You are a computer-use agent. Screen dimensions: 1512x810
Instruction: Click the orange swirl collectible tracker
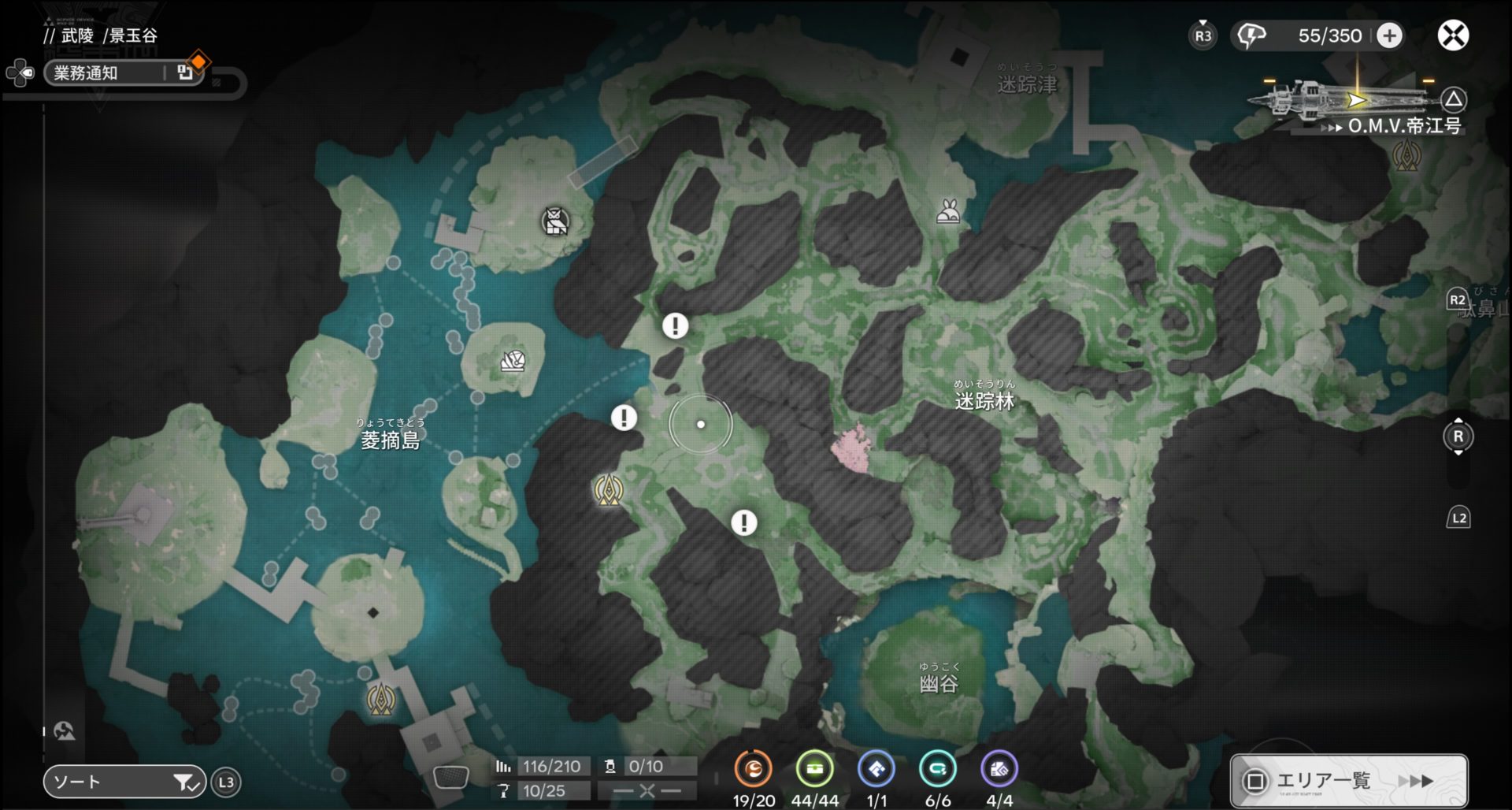[x=753, y=768]
